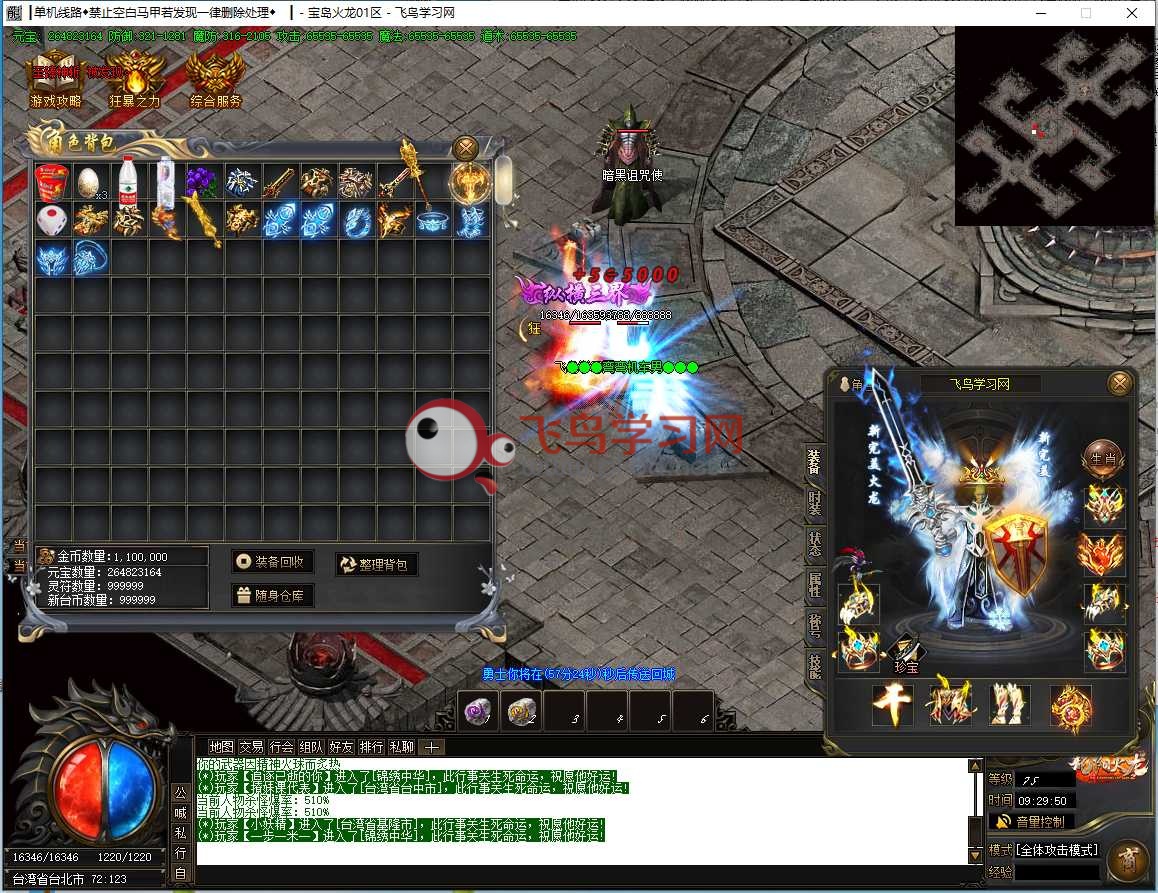Select the white dice item
The width and height of the screenshot is (1158, 893).
(52, 219)
